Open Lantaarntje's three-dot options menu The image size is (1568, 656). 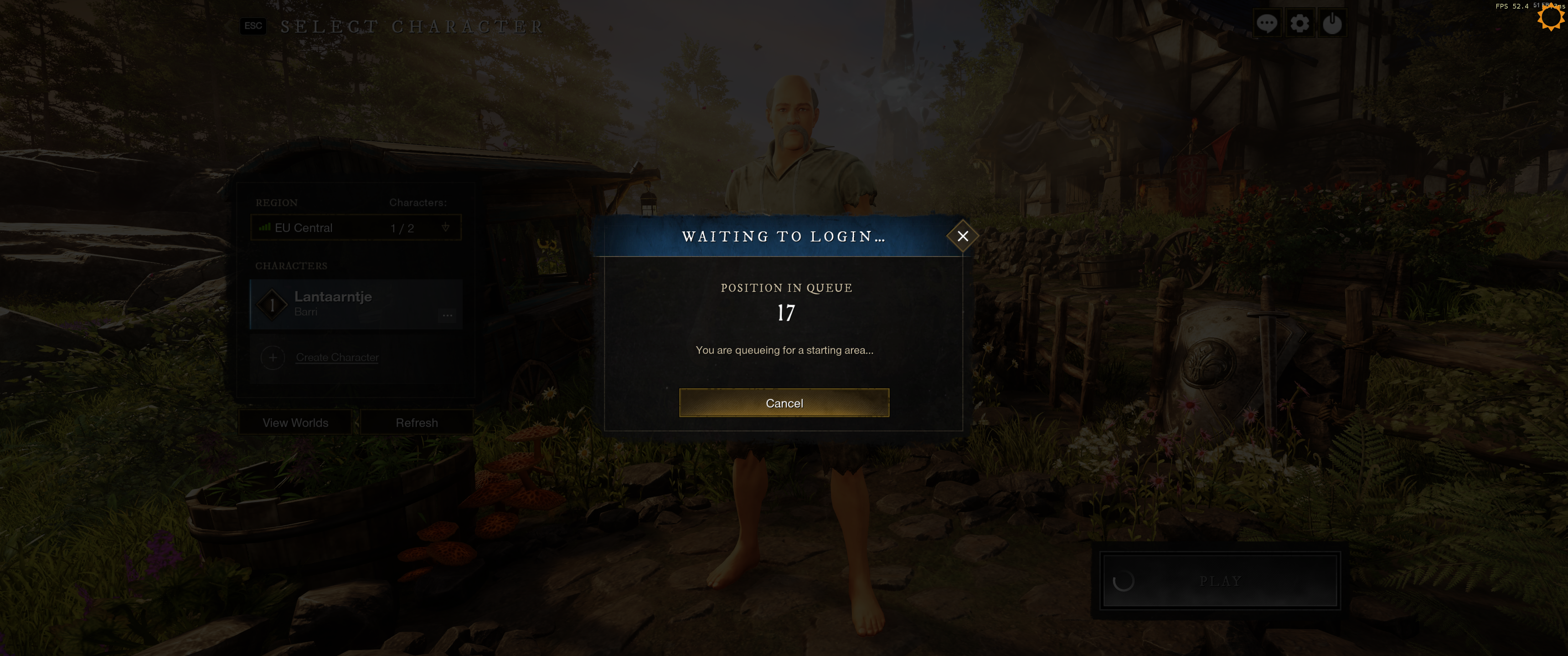[x=448, y=315]
